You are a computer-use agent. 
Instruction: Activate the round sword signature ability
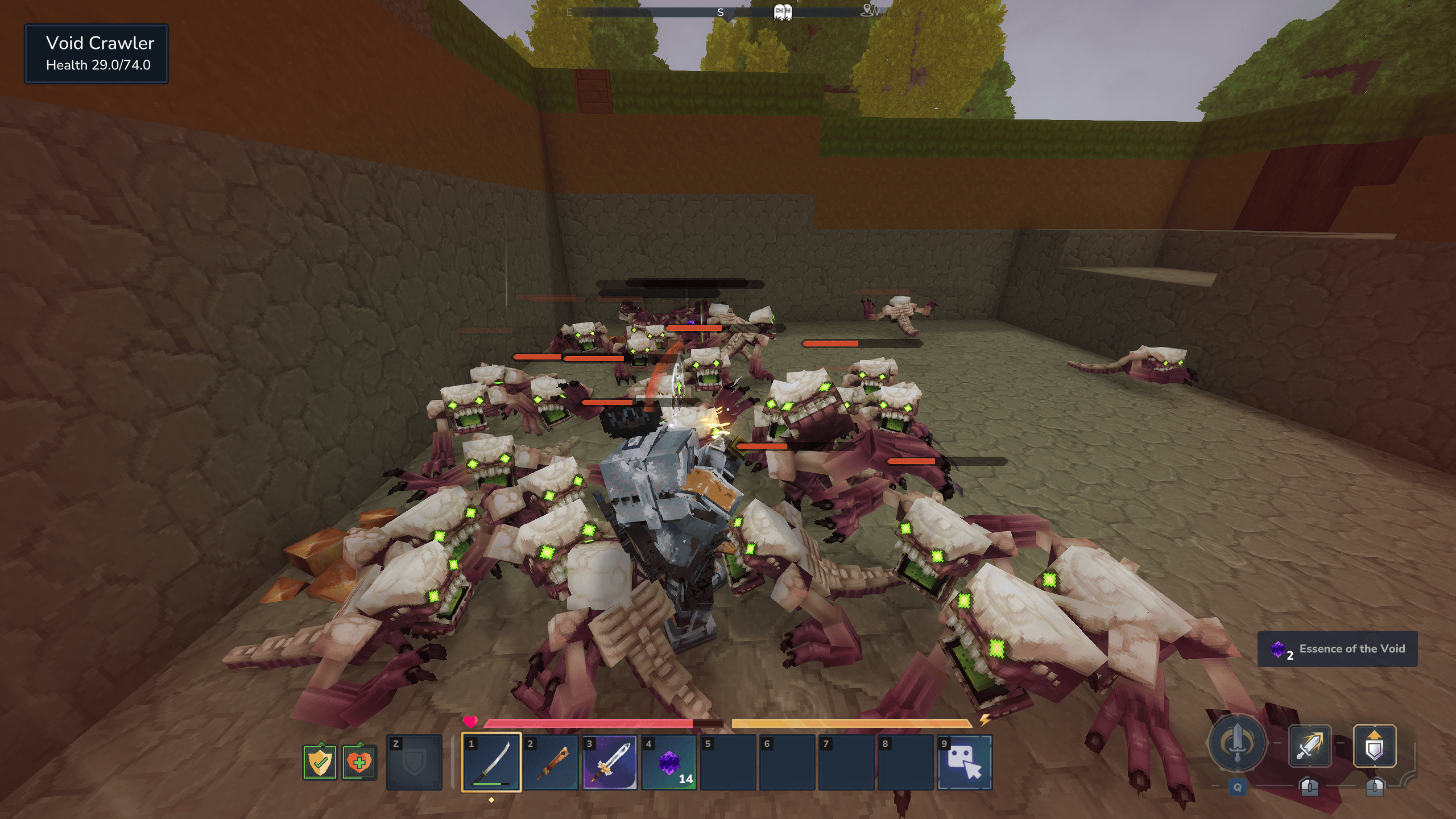[1237, 744]
